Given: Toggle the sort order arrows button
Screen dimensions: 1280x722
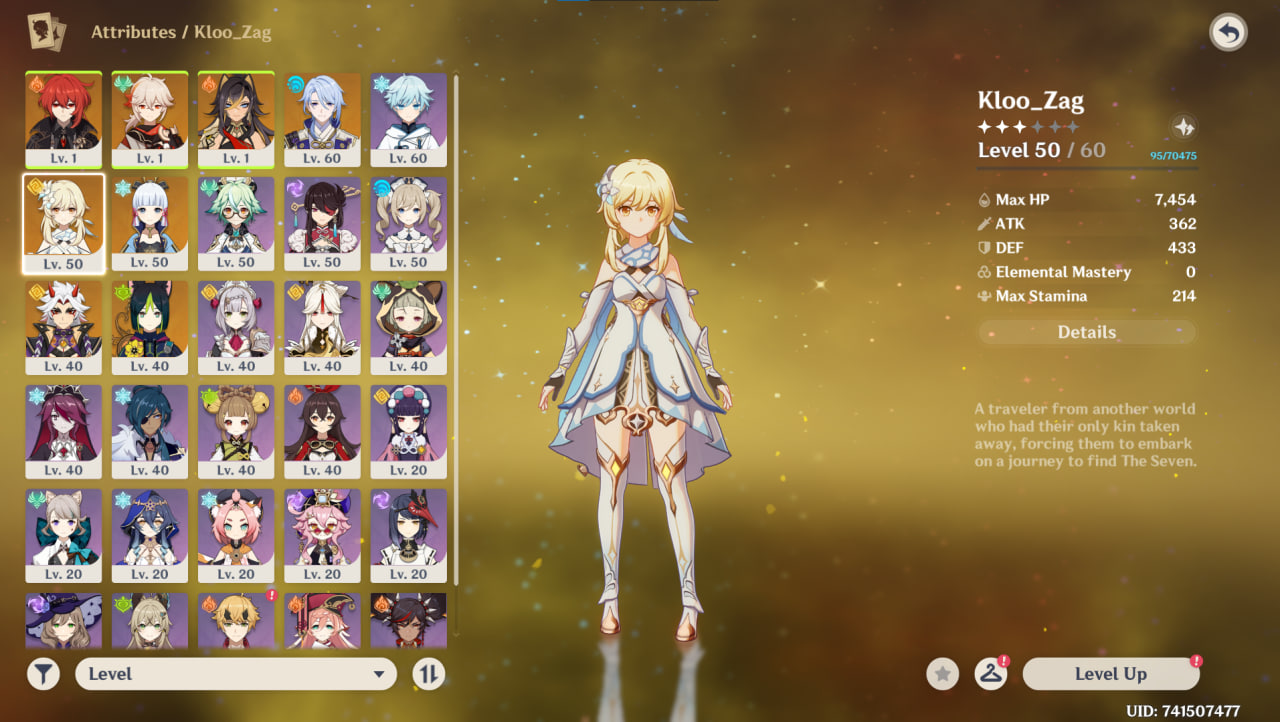Looking at the screenshot, I should 428,674.
